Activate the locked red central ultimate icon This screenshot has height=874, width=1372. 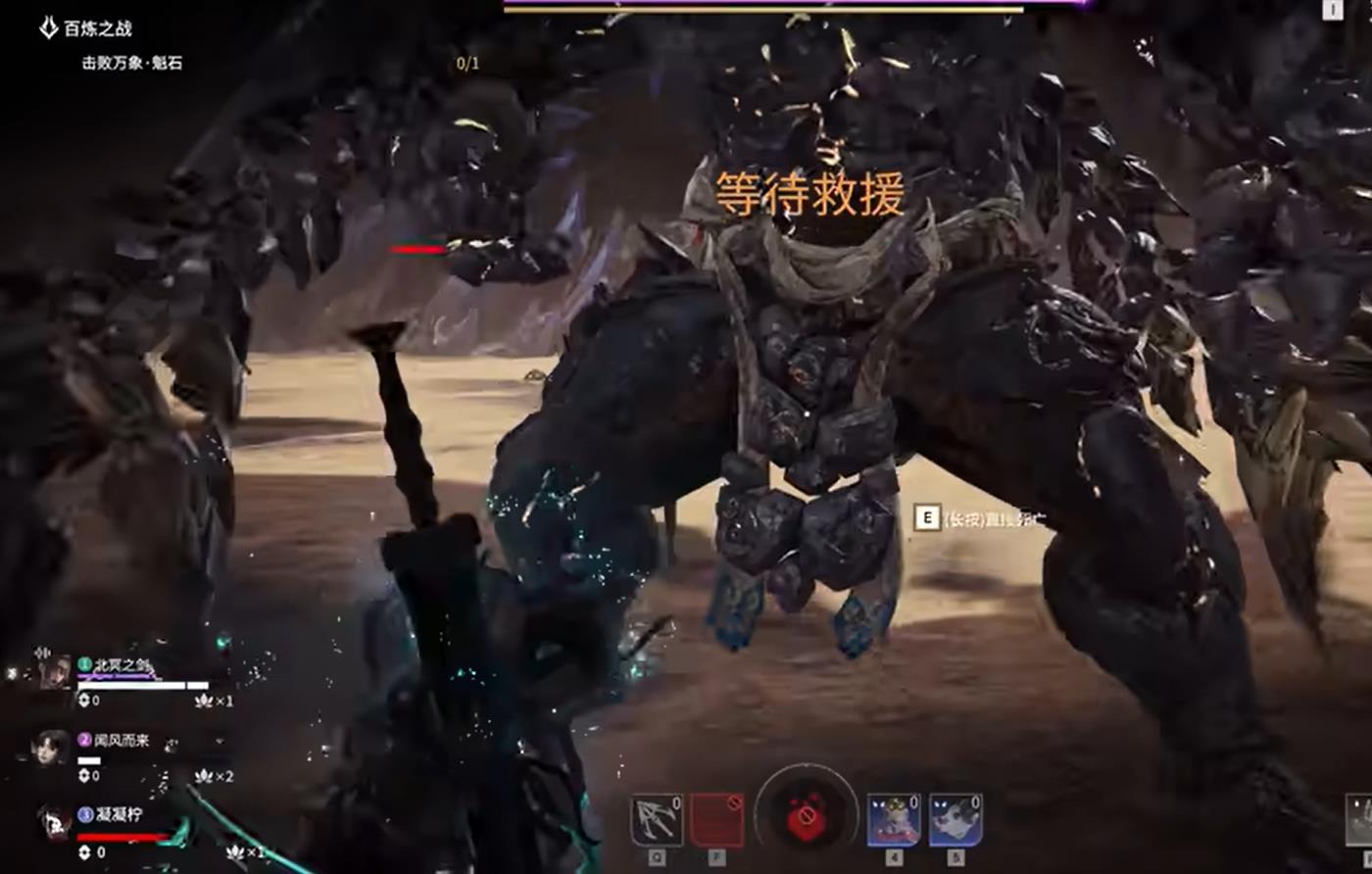tap(806, 815)
